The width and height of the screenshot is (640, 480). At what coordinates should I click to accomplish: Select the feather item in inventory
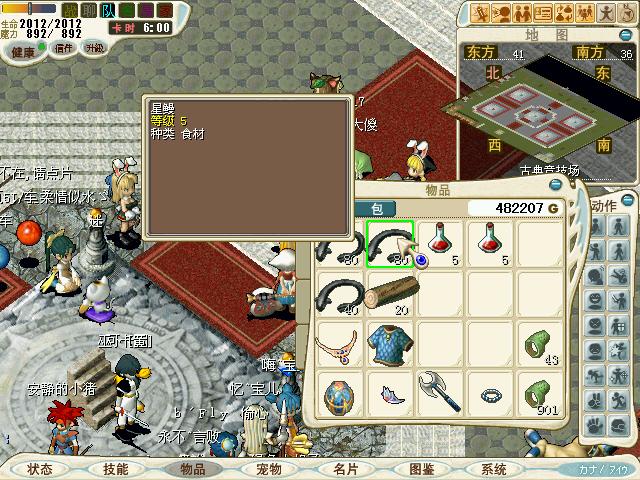point(389,394)
